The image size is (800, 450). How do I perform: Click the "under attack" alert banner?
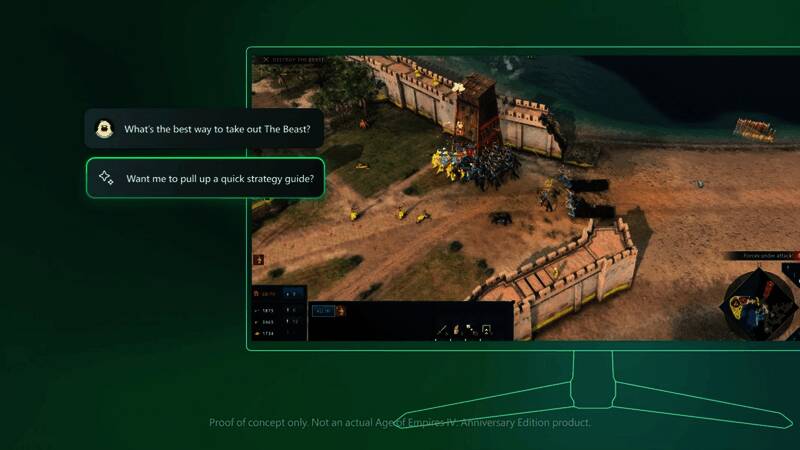coord(769,256)
